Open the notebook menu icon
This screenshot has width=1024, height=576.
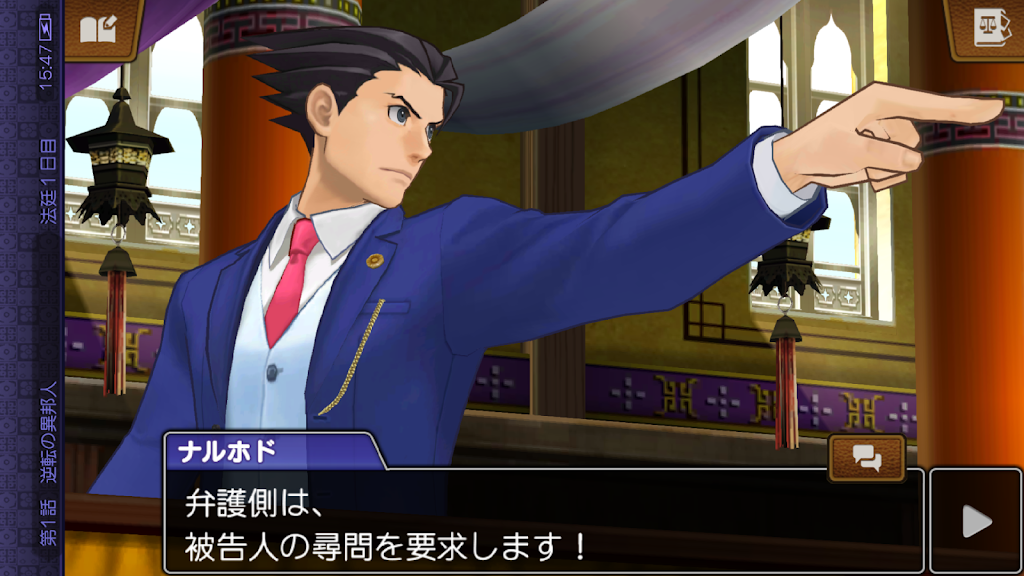coord(98,27)
